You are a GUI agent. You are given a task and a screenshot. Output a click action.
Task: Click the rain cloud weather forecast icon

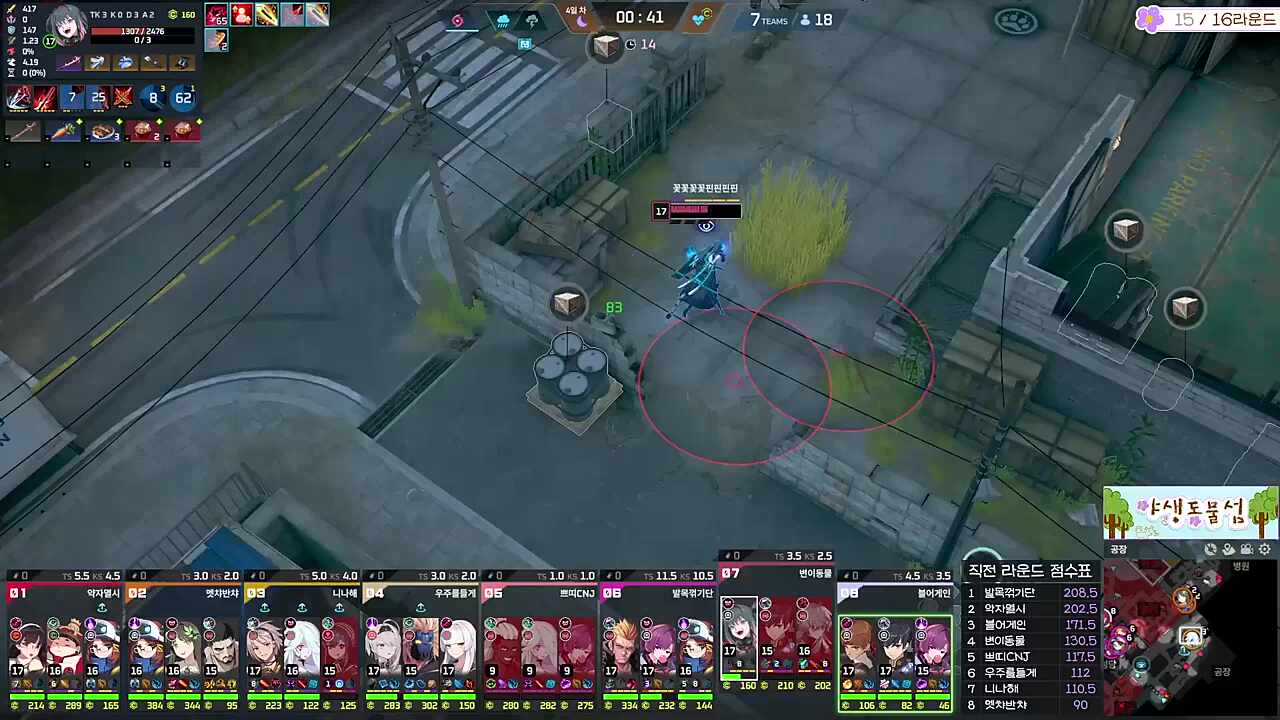[x=503, y=19]
